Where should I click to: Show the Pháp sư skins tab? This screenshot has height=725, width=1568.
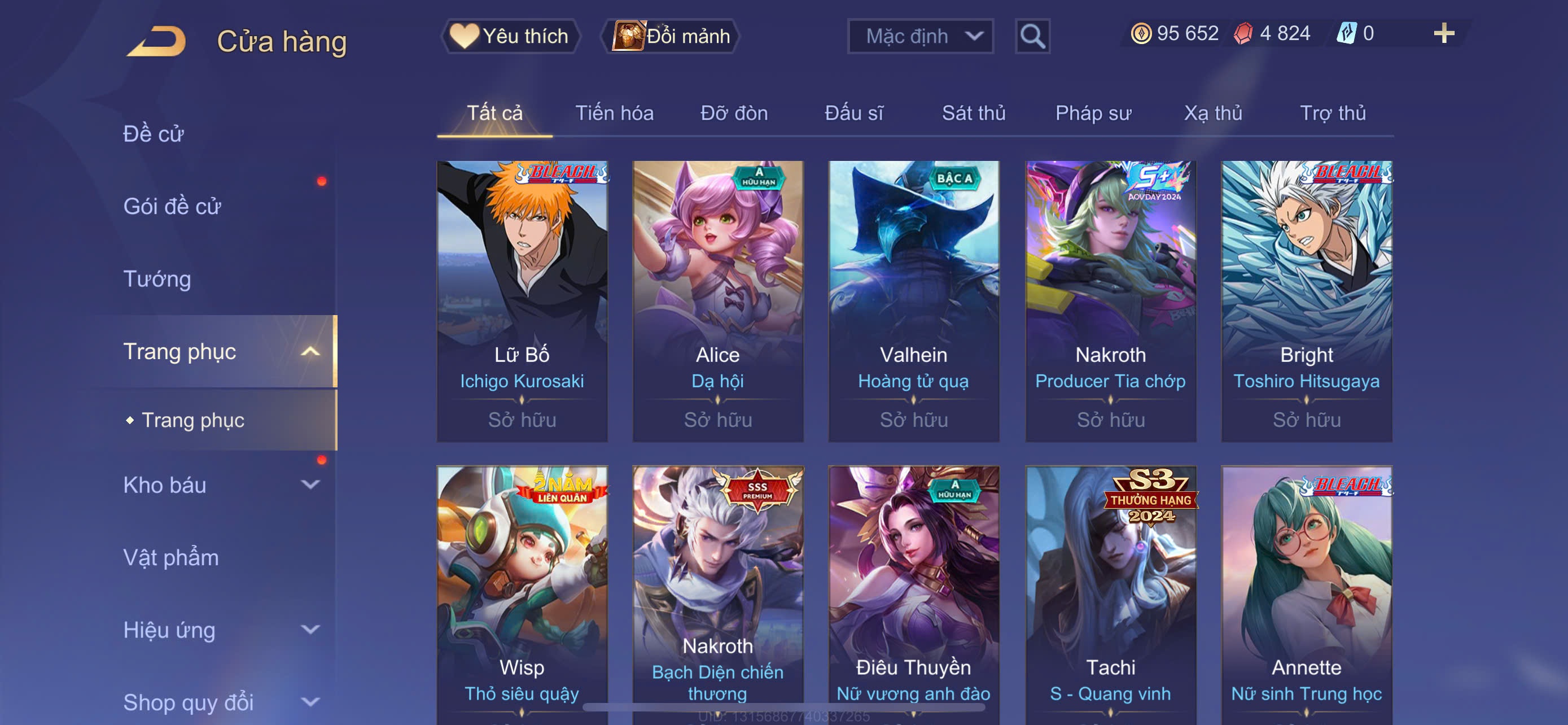1093,113
